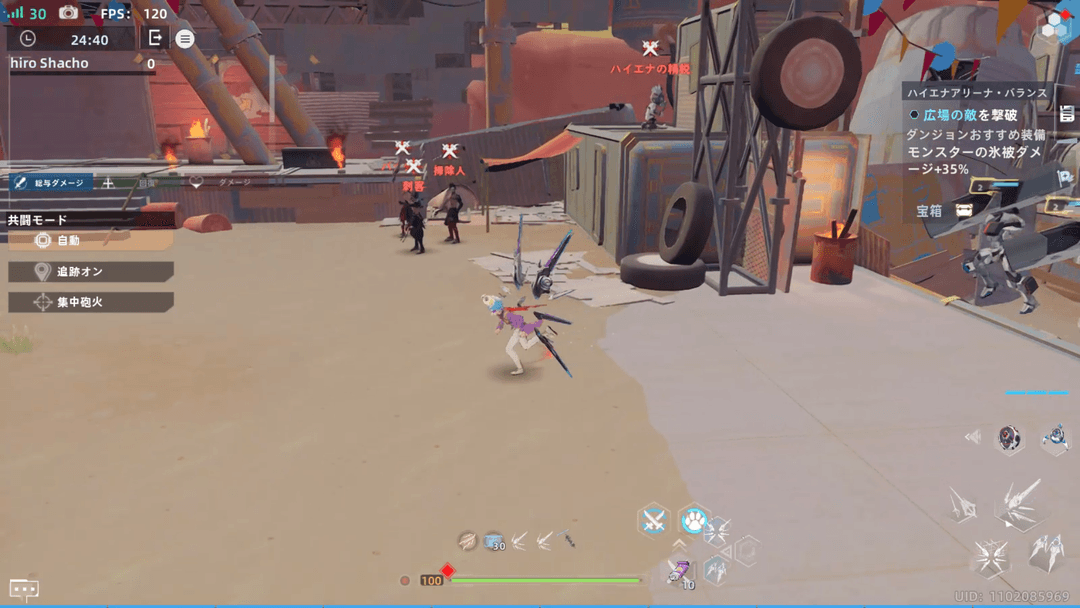The width and height of the screenshot is (1080, 608).
Task: Toggle the 追跡オン follow button
Action: 90,272
